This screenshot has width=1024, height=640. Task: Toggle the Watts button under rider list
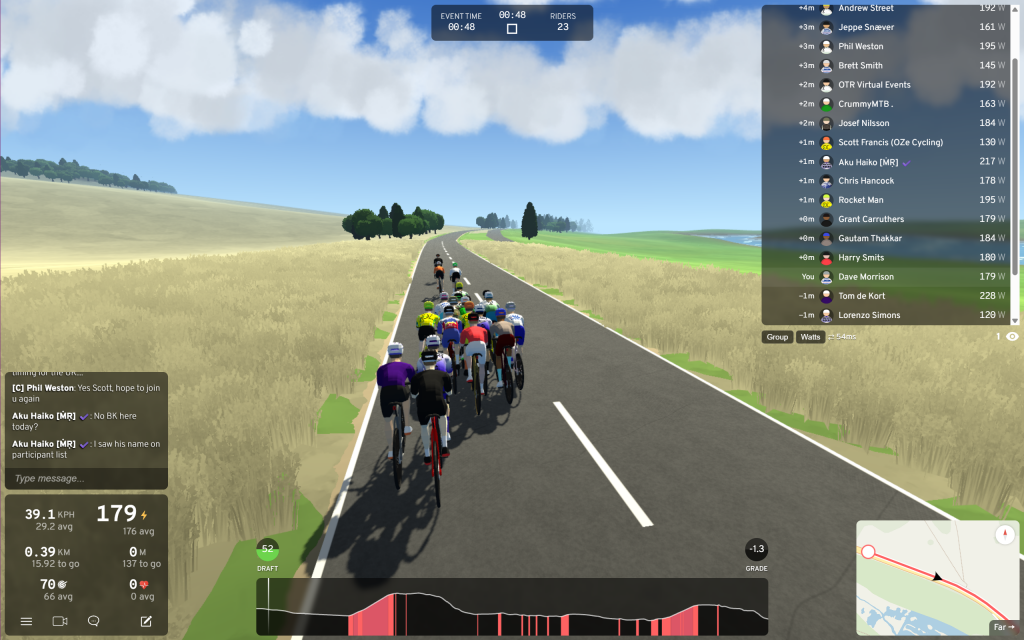tap(810, 337)
